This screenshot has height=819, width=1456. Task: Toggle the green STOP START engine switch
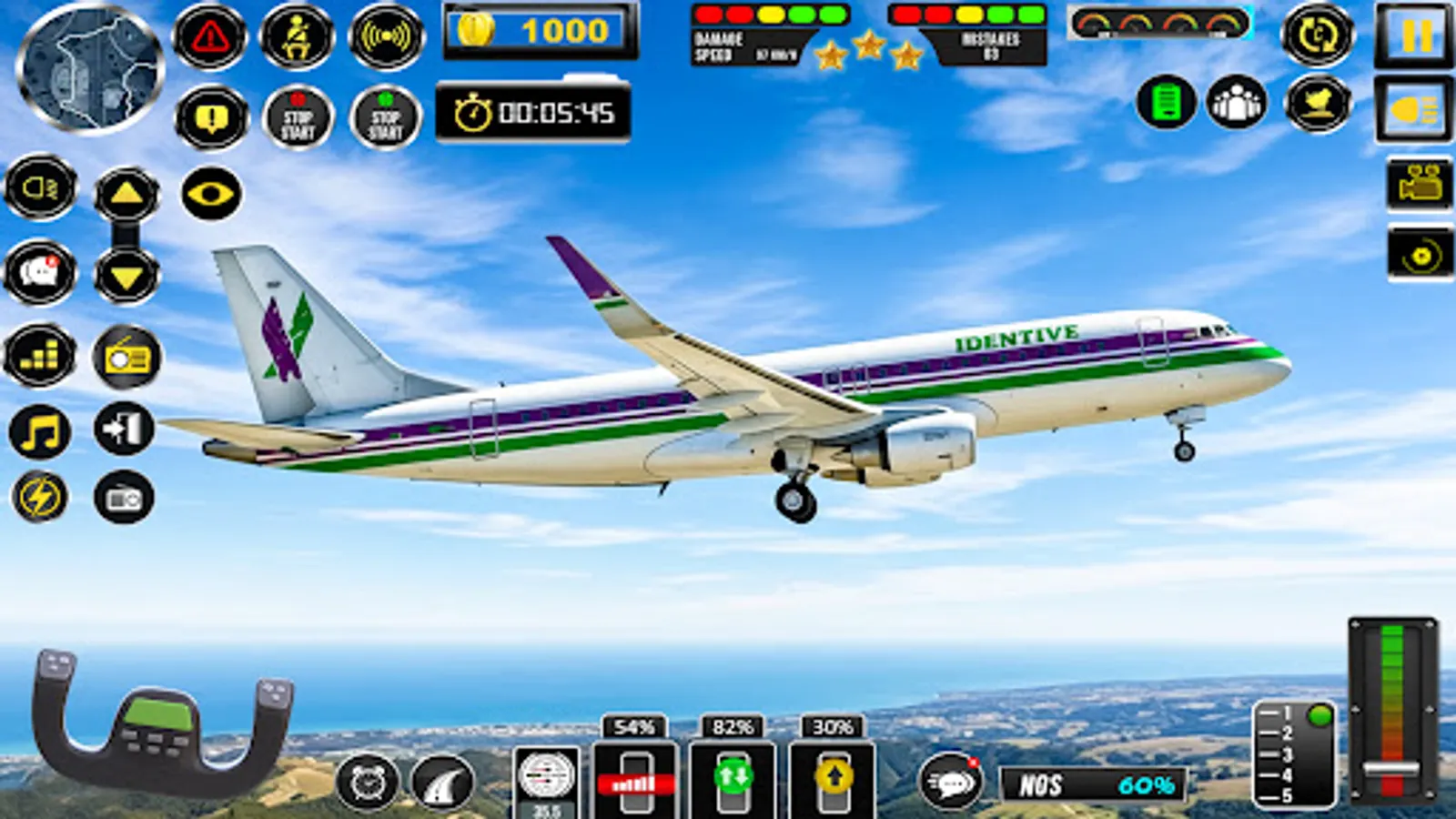pyautogui.click(x=386, y=116)
